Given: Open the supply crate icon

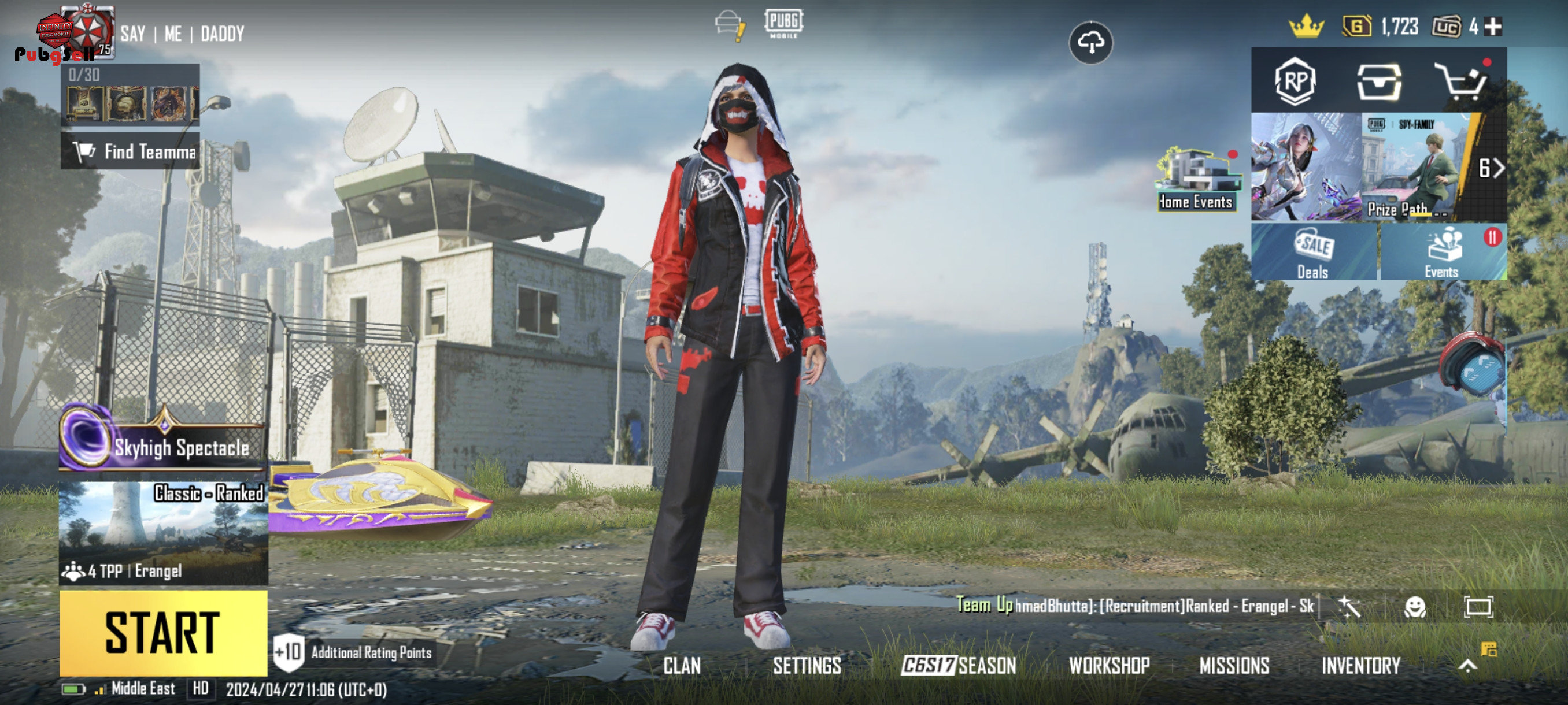Looking at the screenshot, I should 1379,81.
